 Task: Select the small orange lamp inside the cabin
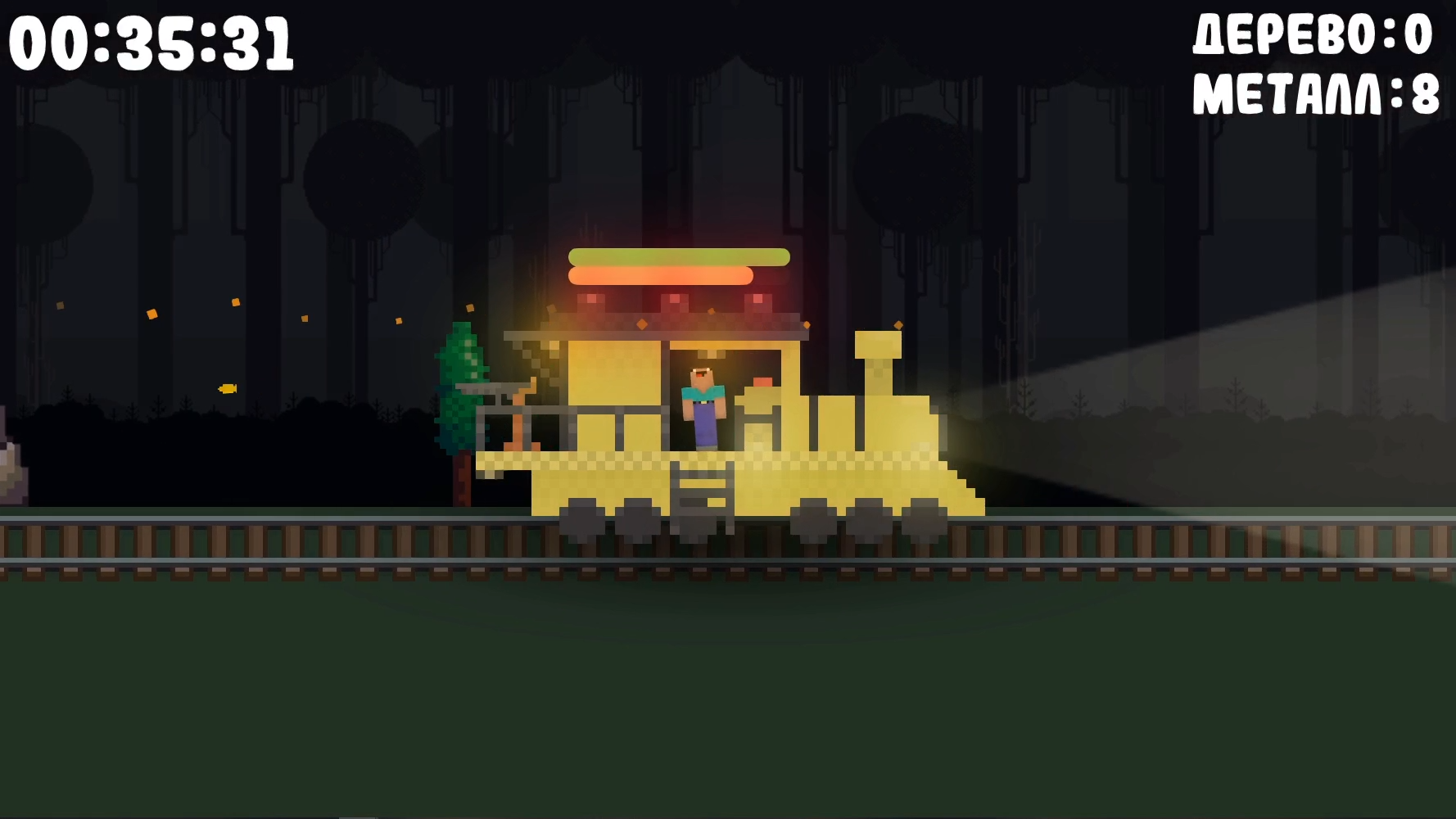[762, 382]
